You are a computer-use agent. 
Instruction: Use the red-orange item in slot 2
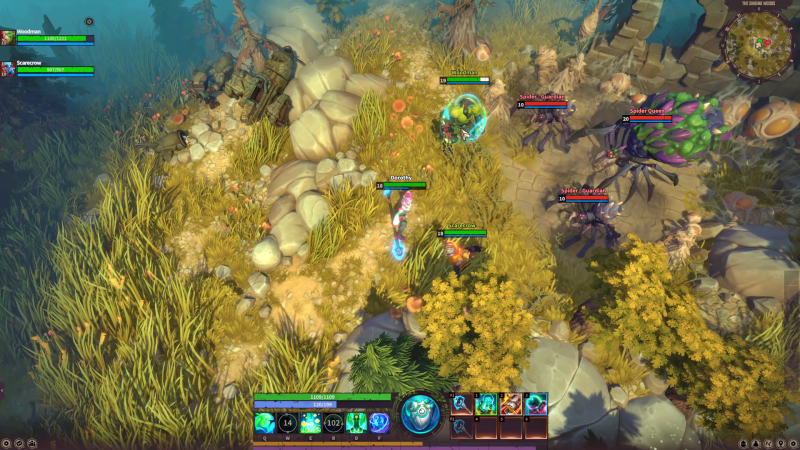point(511,404)
